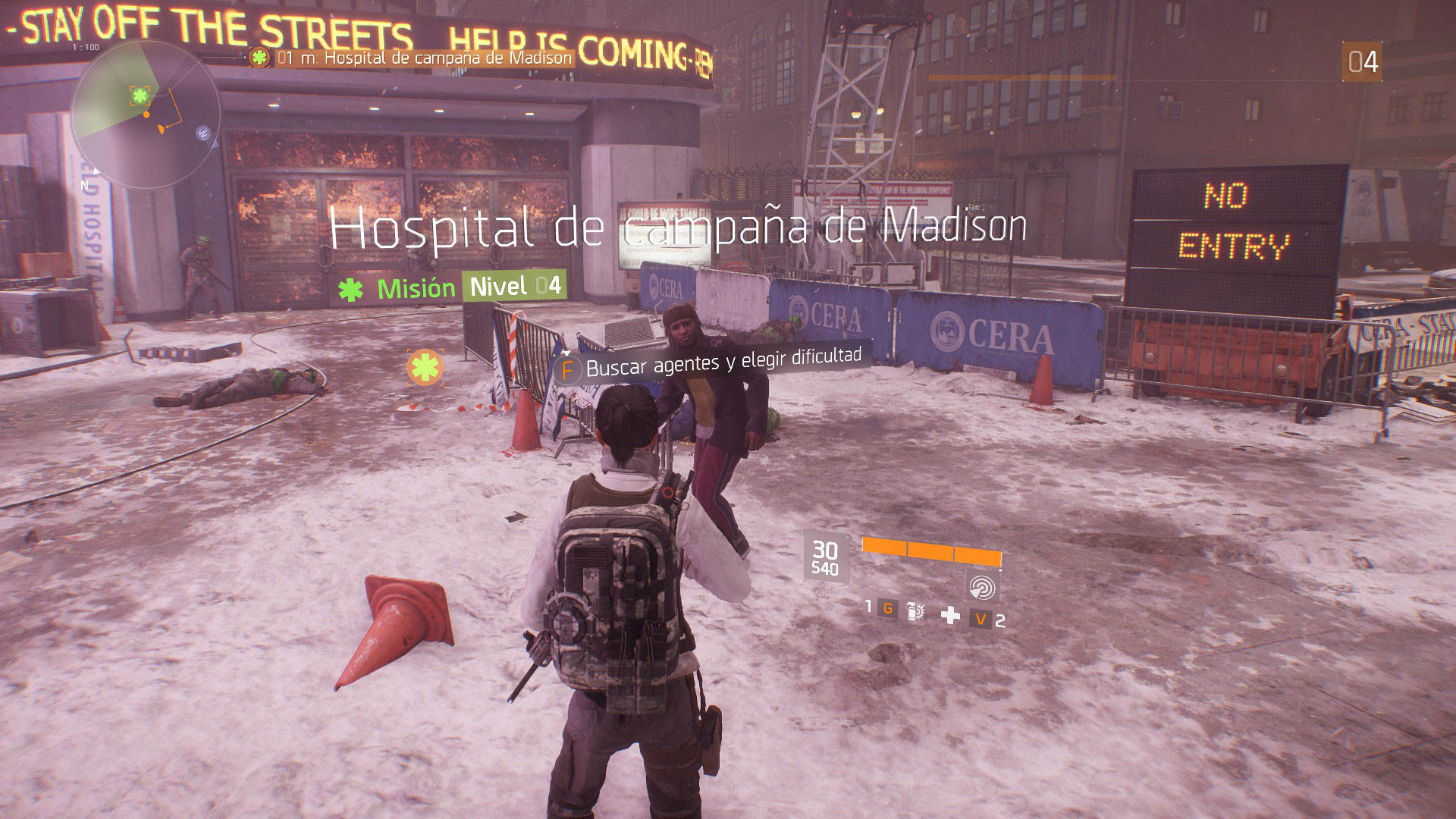
Task: Select the Hospital de campaña de Madison objective tracker
Action: (413, 58)
